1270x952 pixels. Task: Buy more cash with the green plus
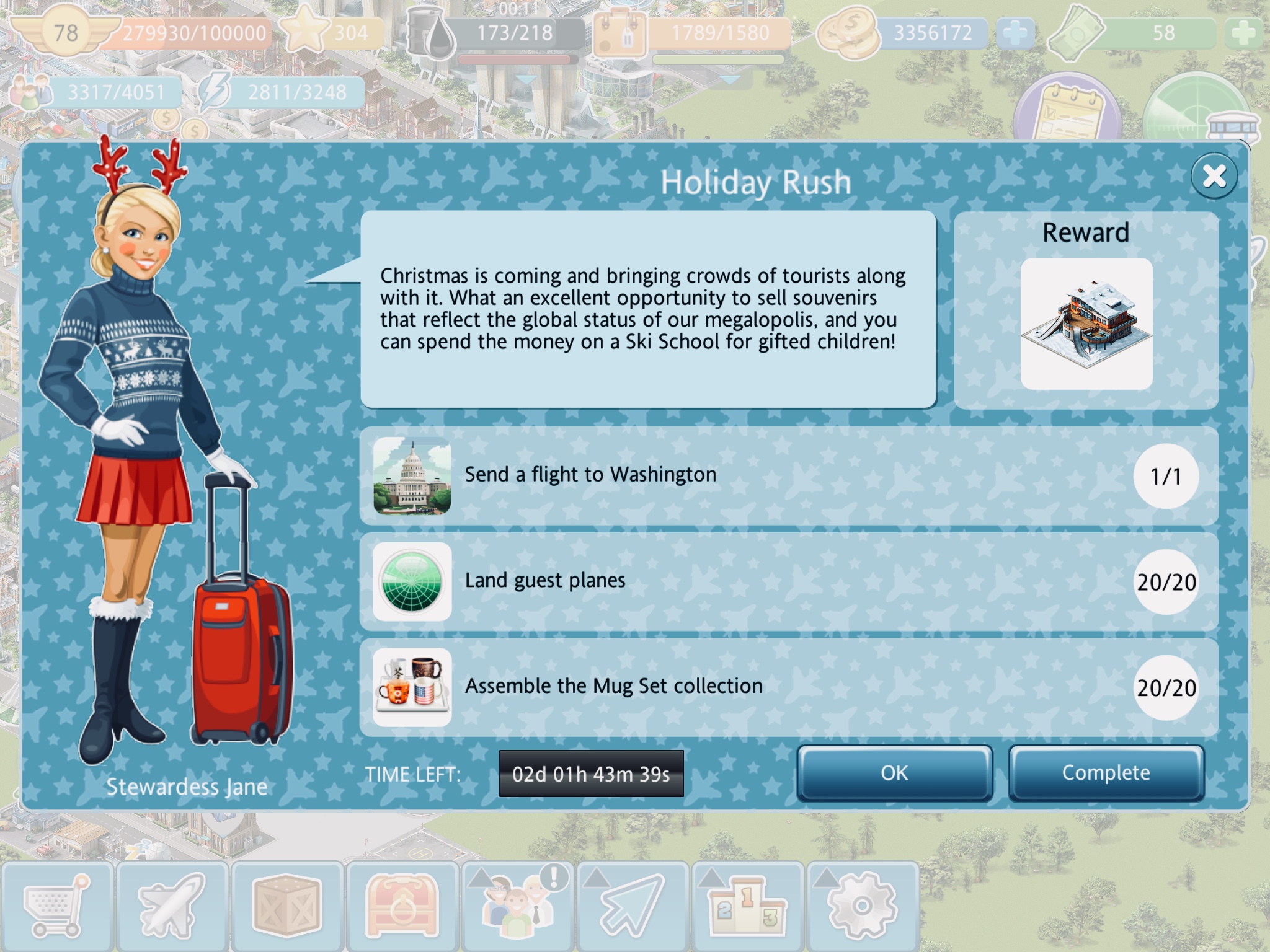pos(1243,33)
